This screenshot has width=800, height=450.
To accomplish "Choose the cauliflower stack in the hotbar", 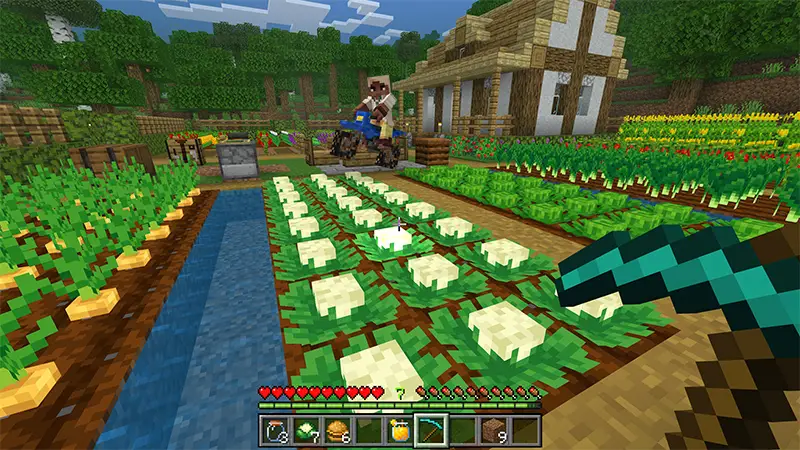I will [x=307, y=431].
